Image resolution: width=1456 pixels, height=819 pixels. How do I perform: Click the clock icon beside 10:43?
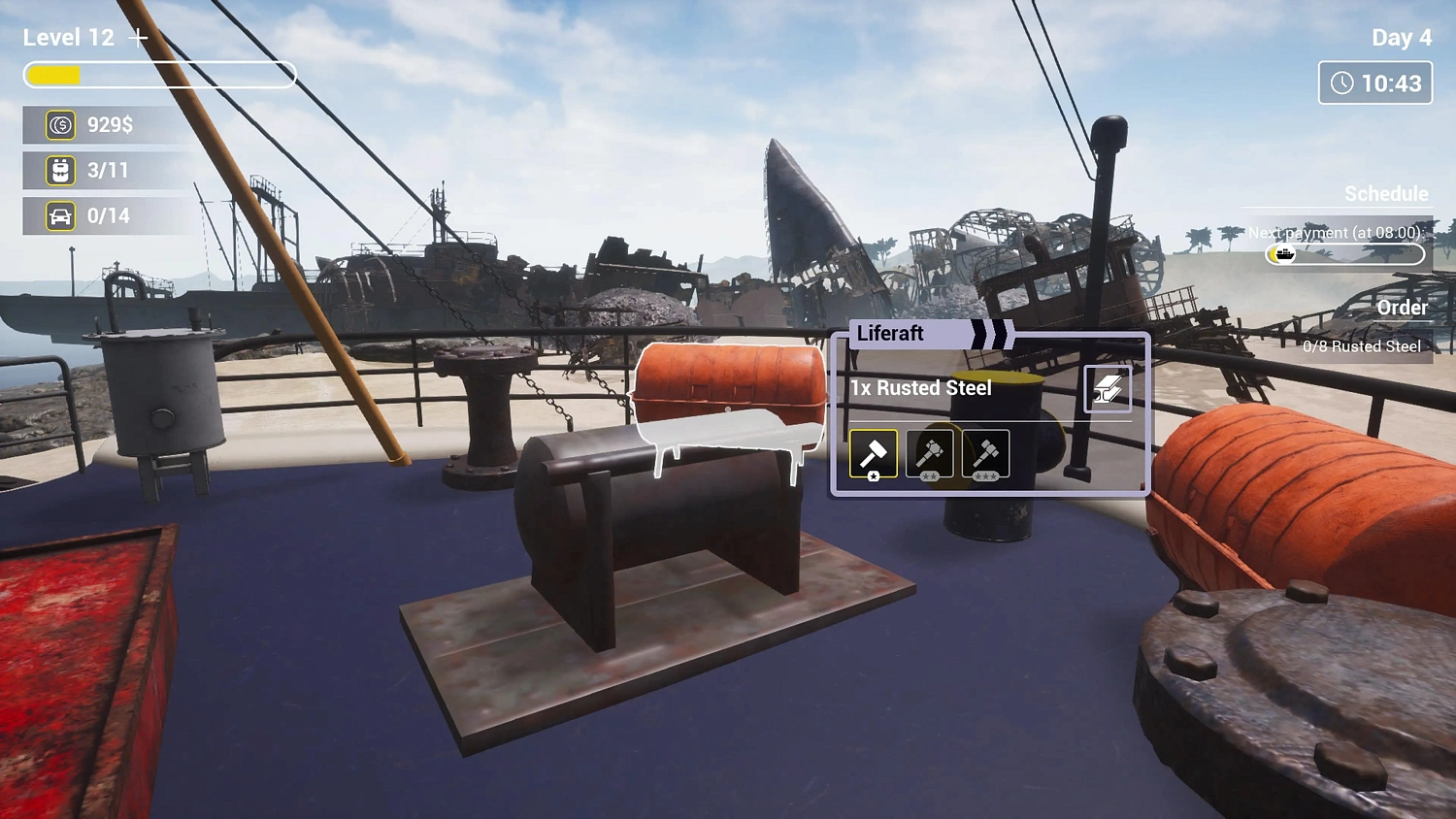click(1342, 82)
